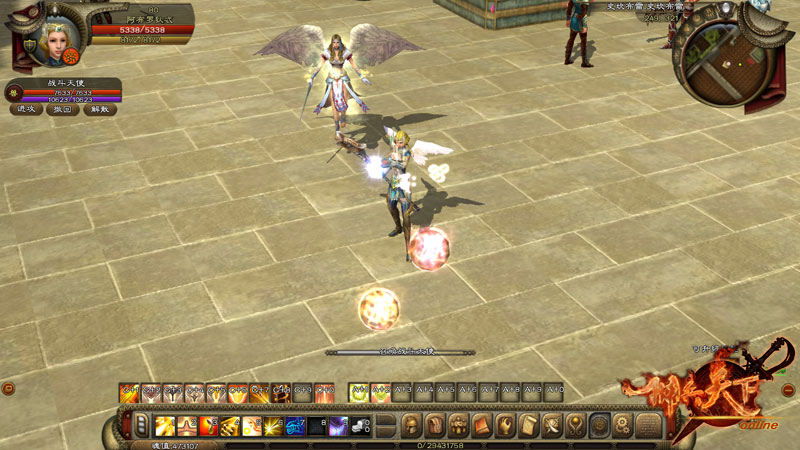Select the player character portrait
Image resolution: width=800 pixels, height=450 pixels.
[x=52, y=38]
